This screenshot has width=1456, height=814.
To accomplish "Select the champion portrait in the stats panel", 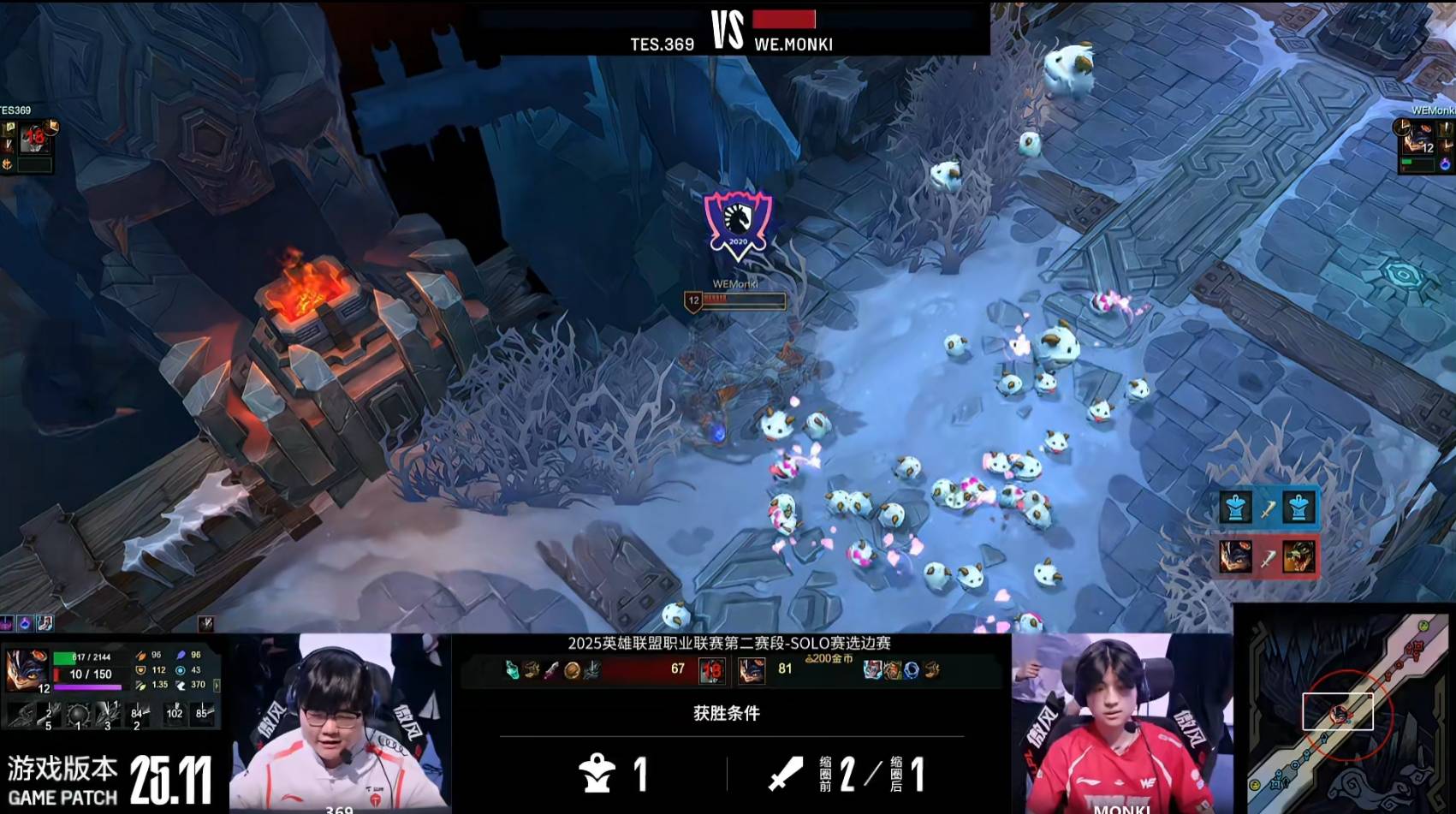I will pos(26,668).
